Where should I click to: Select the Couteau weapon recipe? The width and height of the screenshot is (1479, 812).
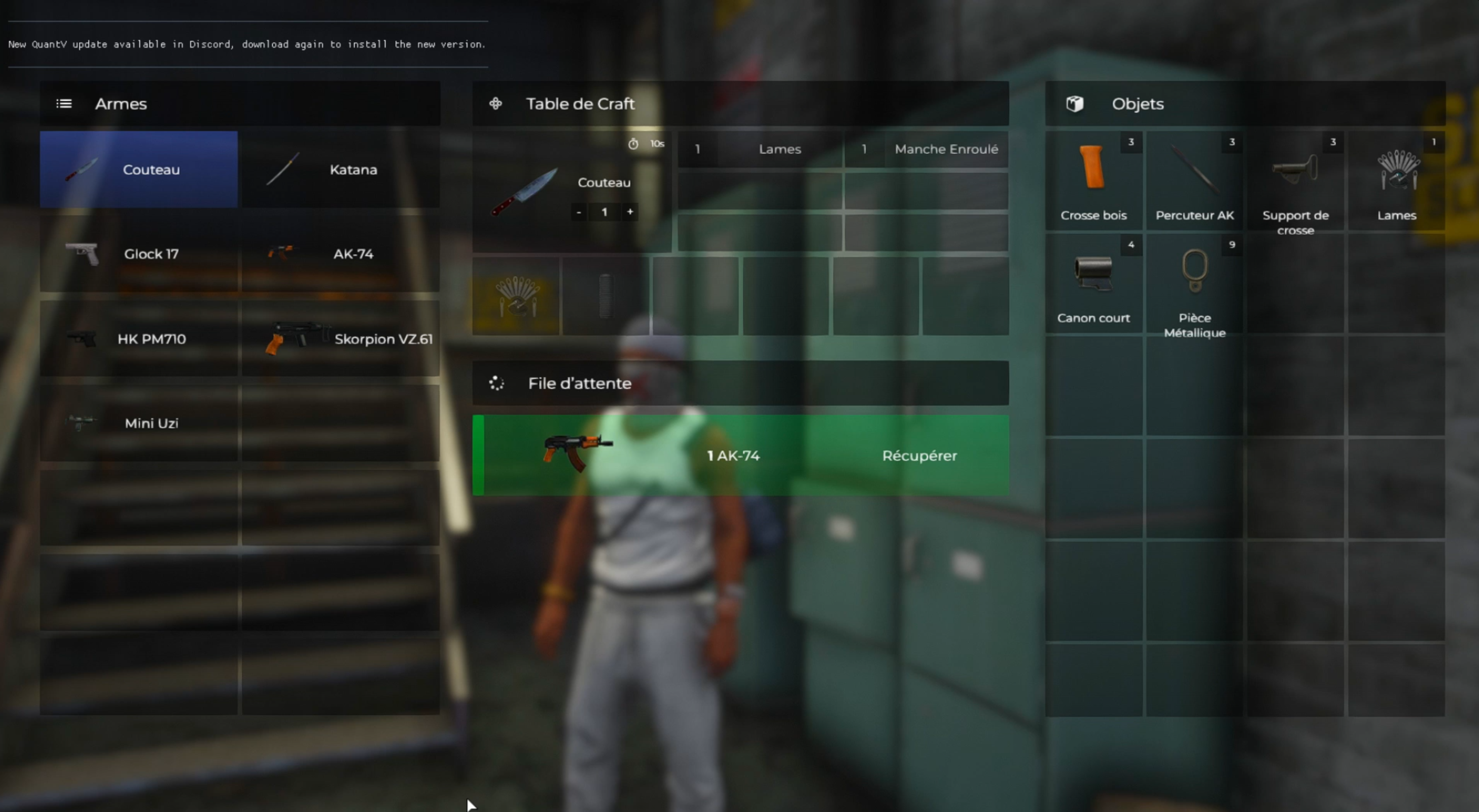click(x=139, y=169)
